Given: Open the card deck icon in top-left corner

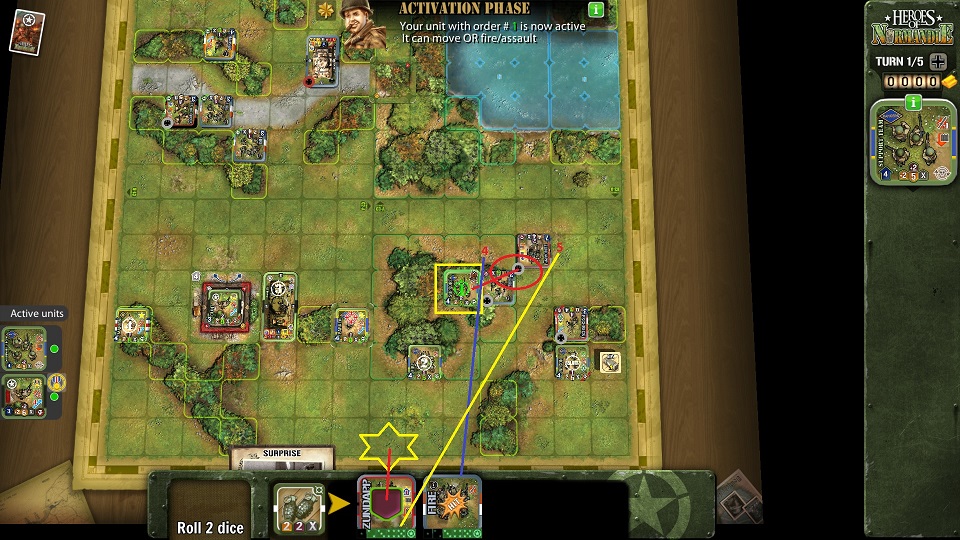Looking at the screenshot, I should coord(24,31).
